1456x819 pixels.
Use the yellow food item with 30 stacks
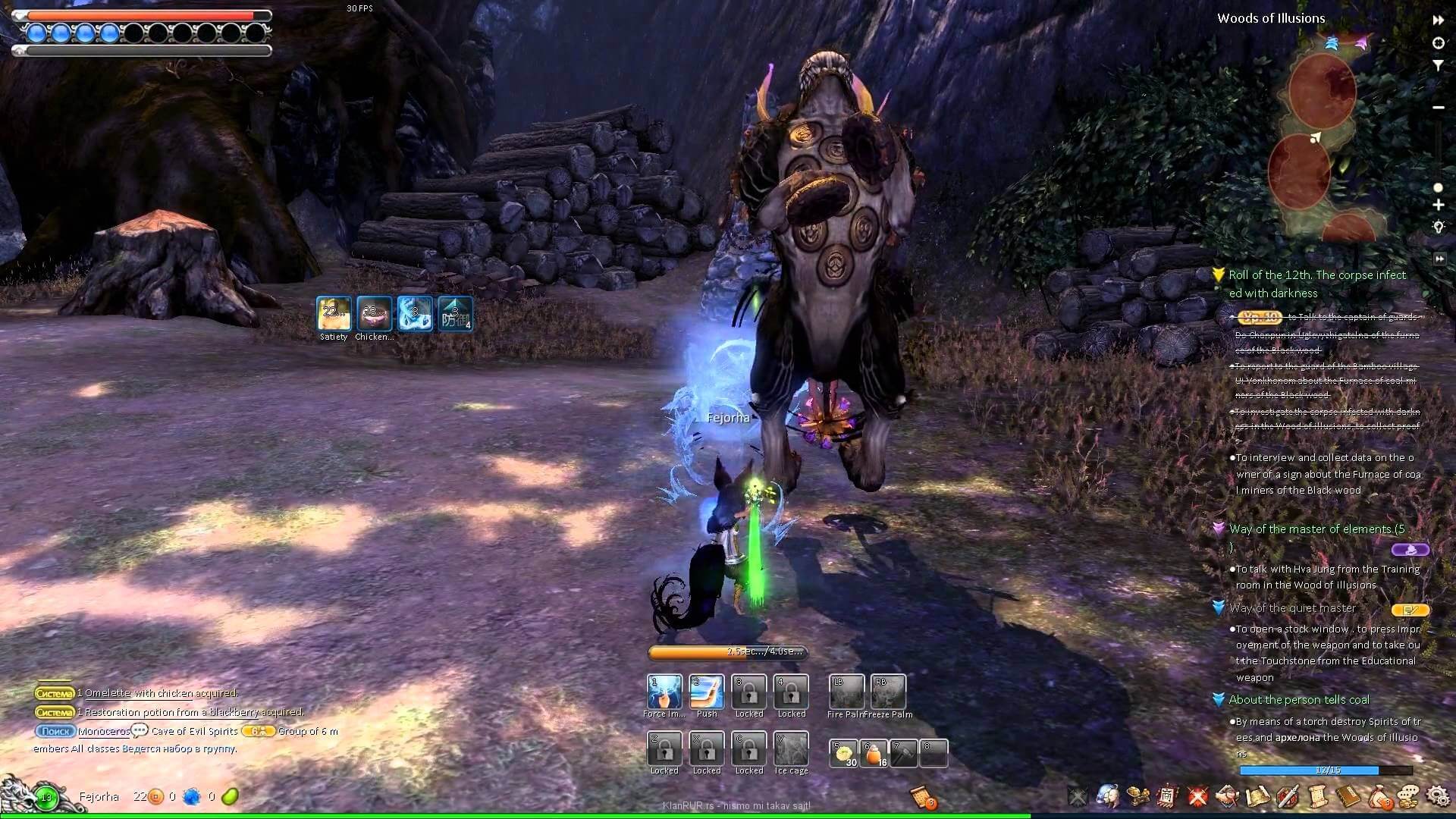[x=843, y=754]
